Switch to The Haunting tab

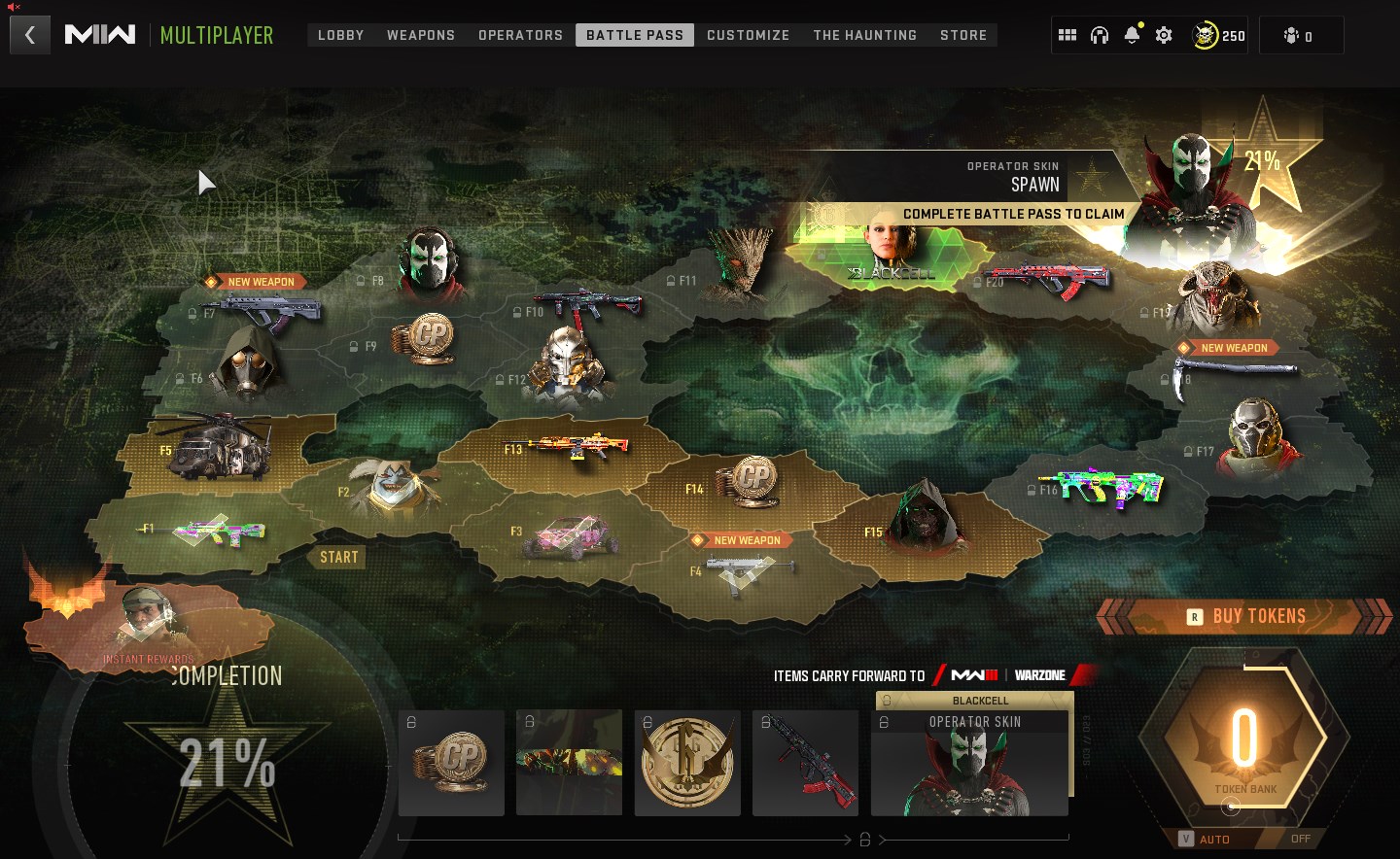(865, 35)
